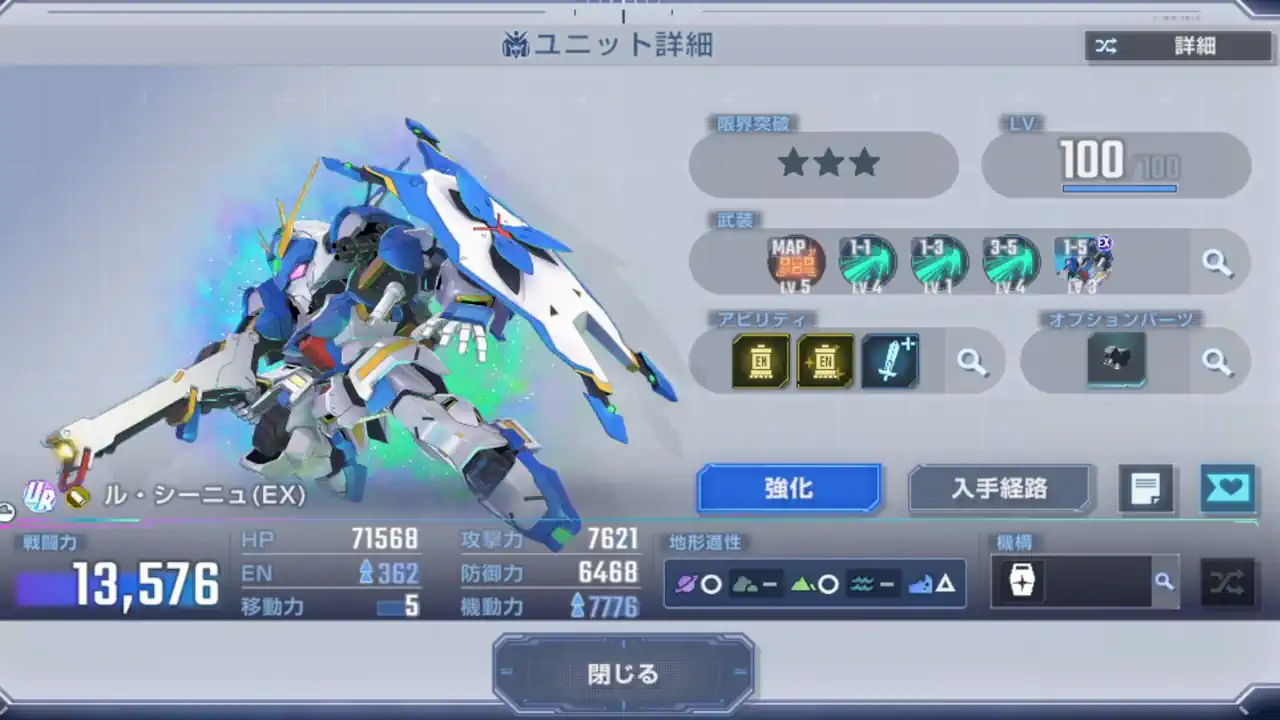
Task: Toggle the favorite heart marker
Action: (1228, 489)
